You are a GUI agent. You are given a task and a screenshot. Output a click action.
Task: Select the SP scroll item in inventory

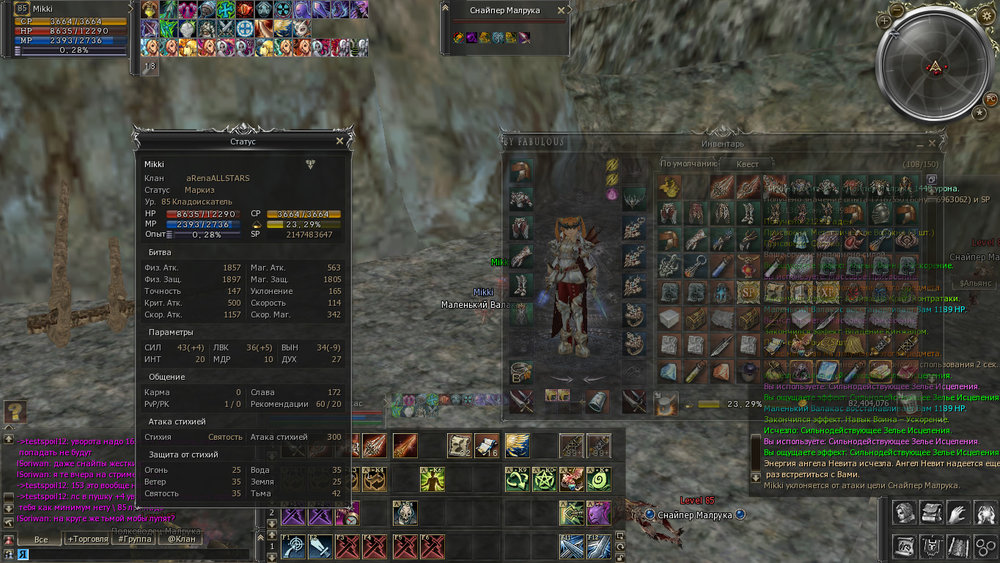pos(747,292)
